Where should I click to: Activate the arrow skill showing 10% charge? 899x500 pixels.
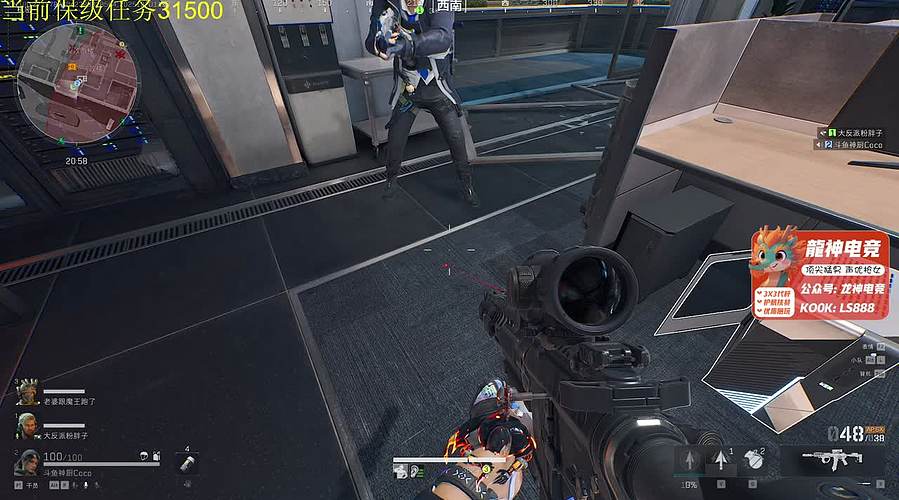[689, 461]
